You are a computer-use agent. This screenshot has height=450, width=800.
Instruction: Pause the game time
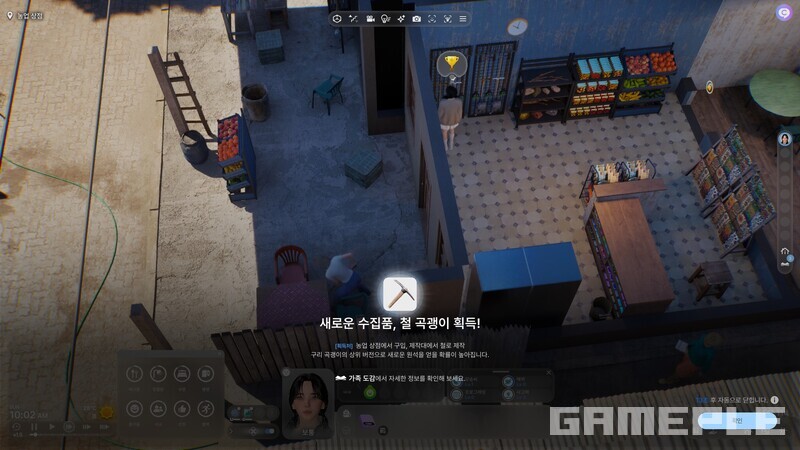point(35,427)
